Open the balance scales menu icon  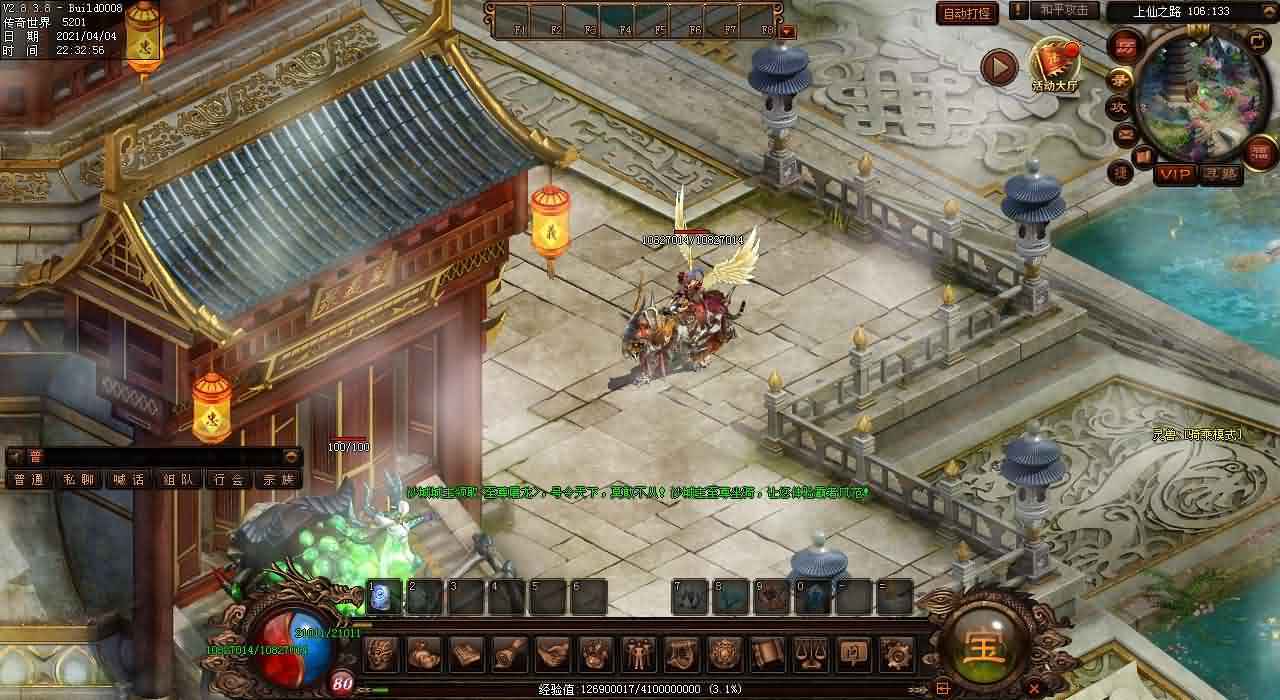[808, 654]
